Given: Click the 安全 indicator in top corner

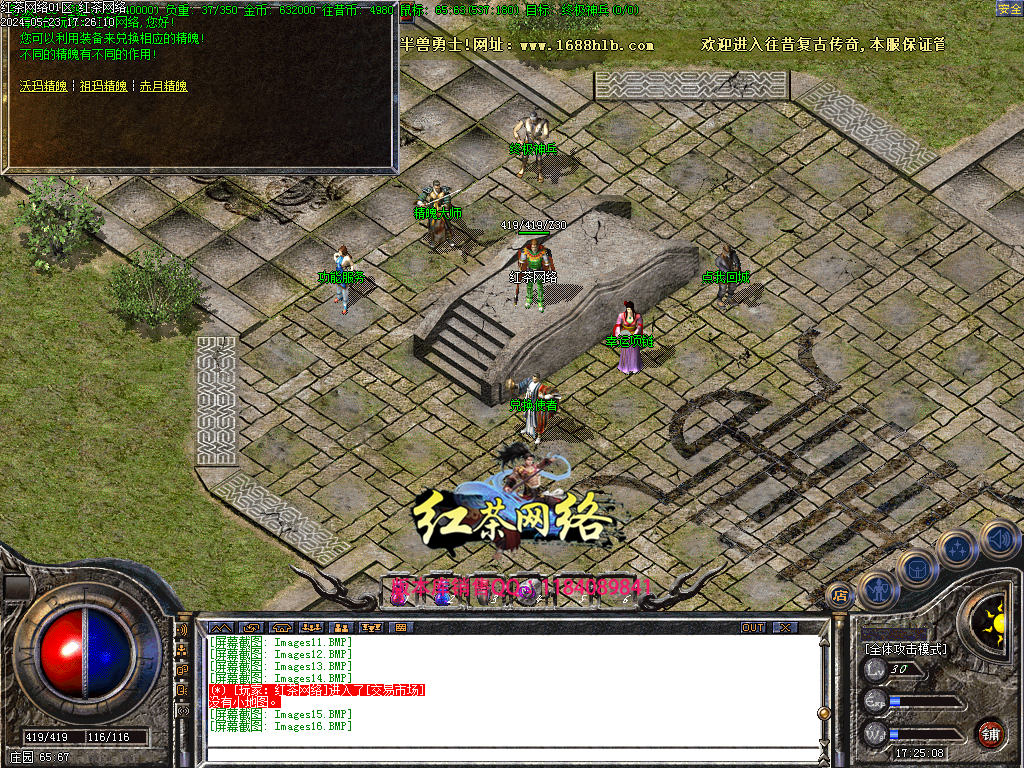Looking at the screenshot, I should pyautogui.click(x=1009, y=8).
